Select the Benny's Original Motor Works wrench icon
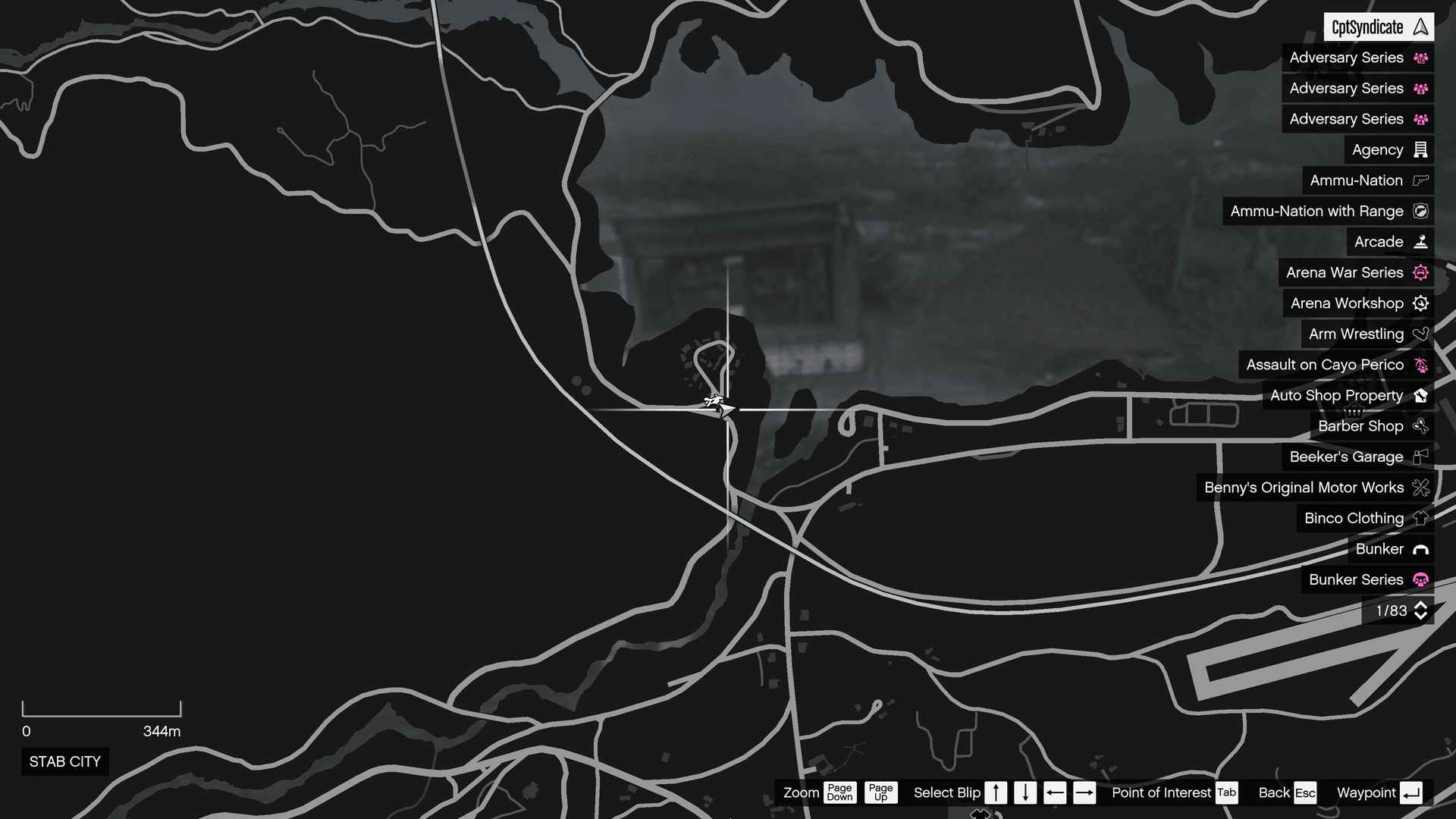This screenshot has height=819, width=1456. (1420, 488)
